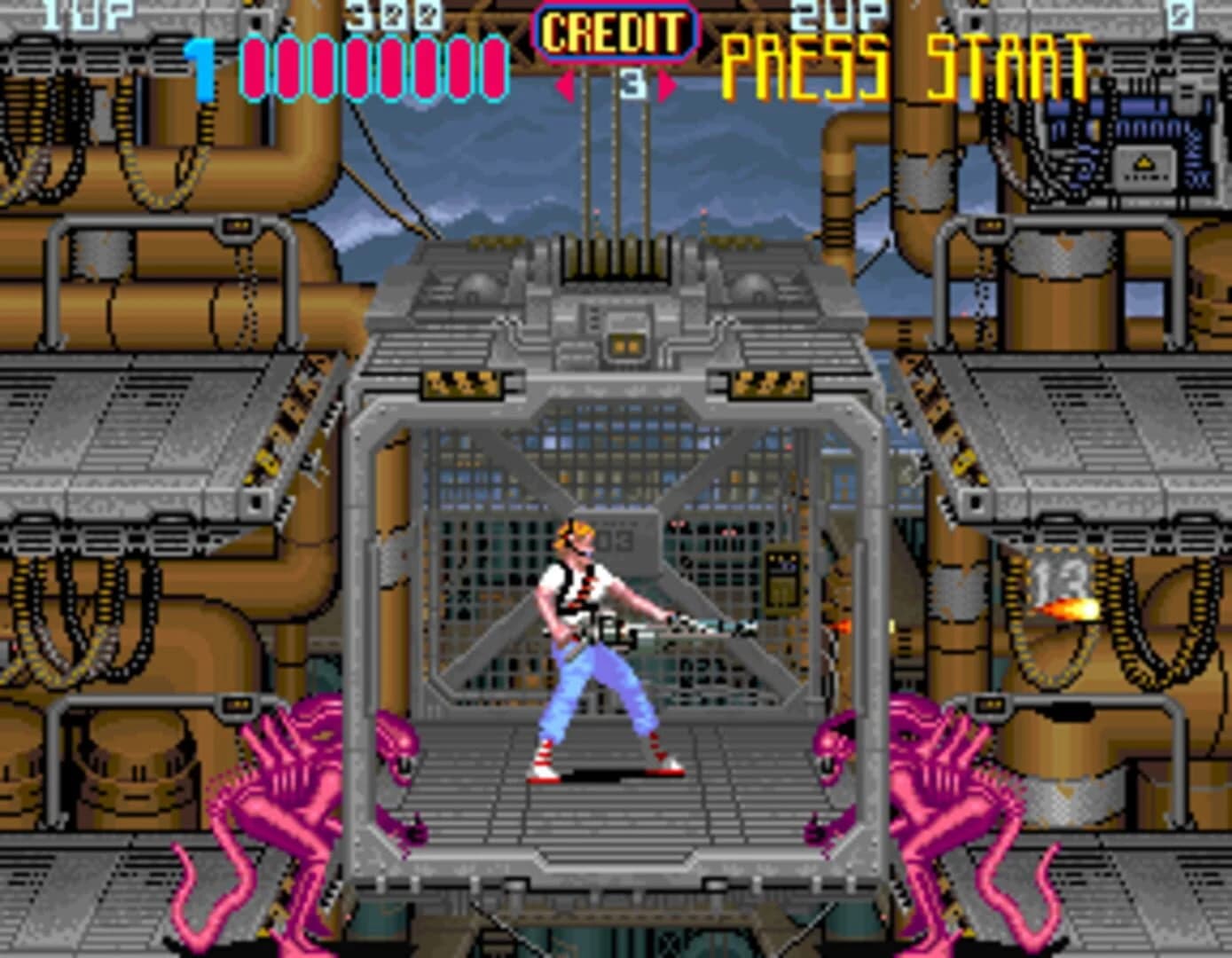The height and width of the screenshot is (958, 1232).
Task: Click the left pink arrow beside the credit count
Action: pyautogui.click(x=565, y=84)
